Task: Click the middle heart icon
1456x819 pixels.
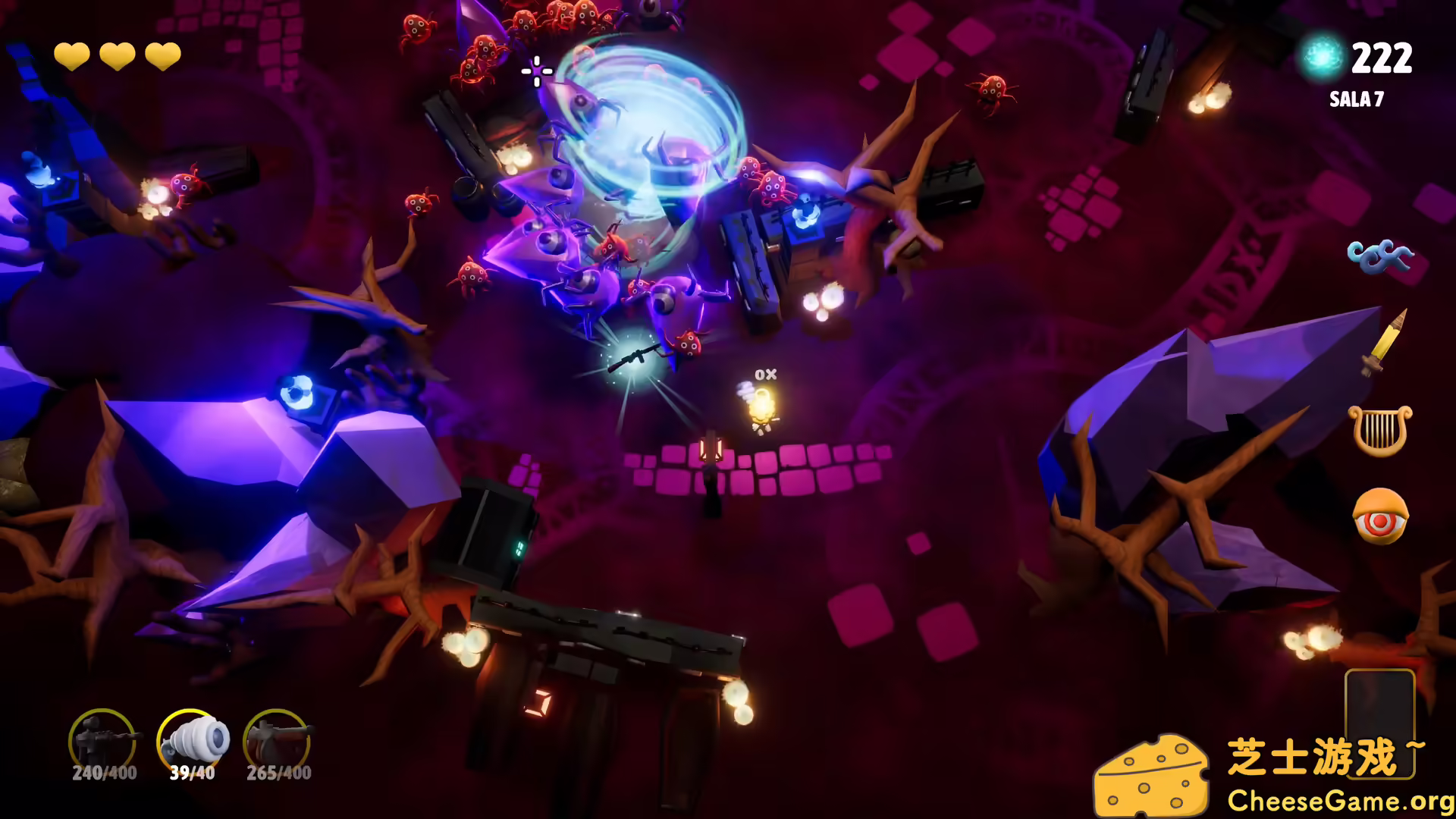Action: 118,55
